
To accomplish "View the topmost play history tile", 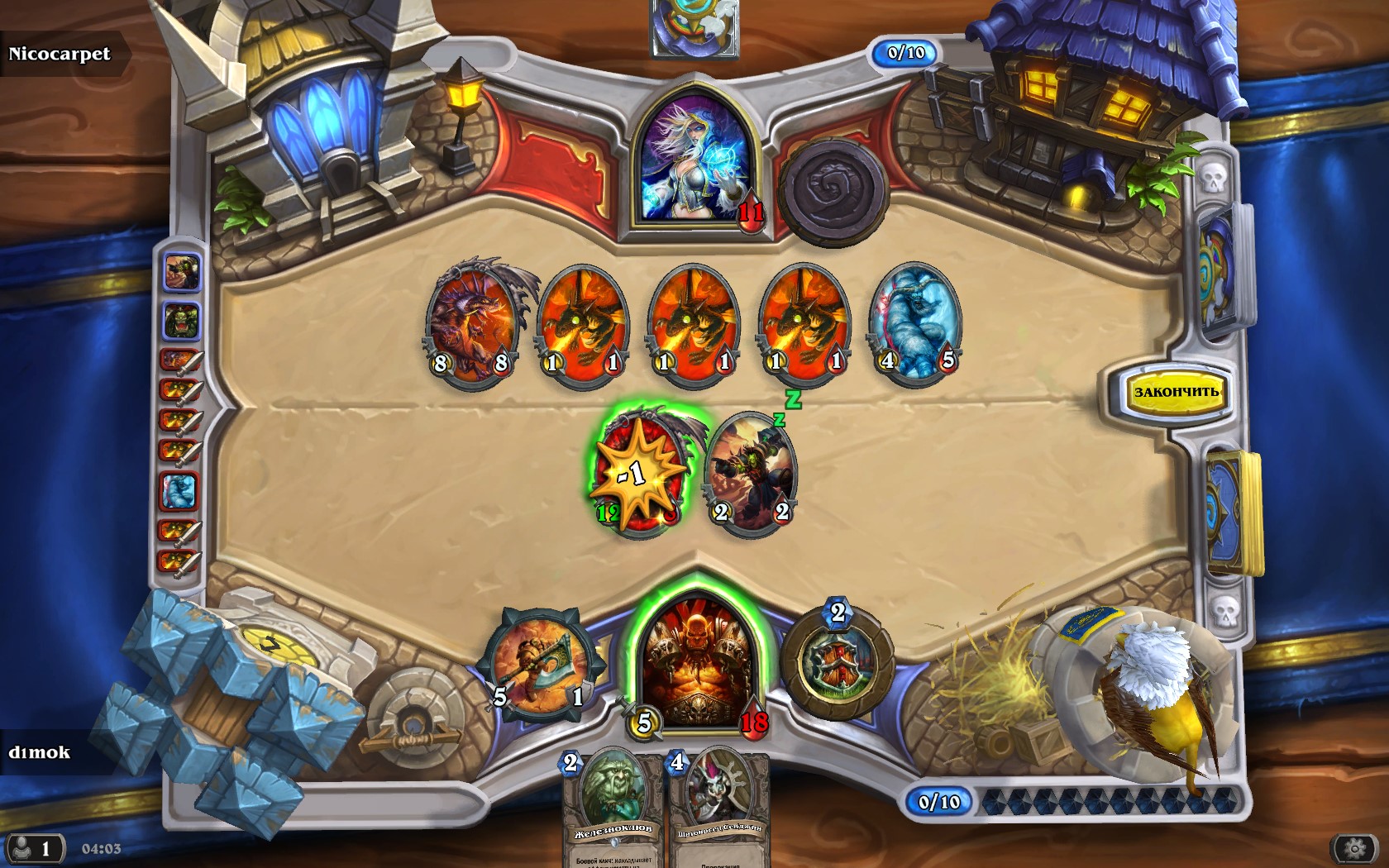I will coord(181,272).
